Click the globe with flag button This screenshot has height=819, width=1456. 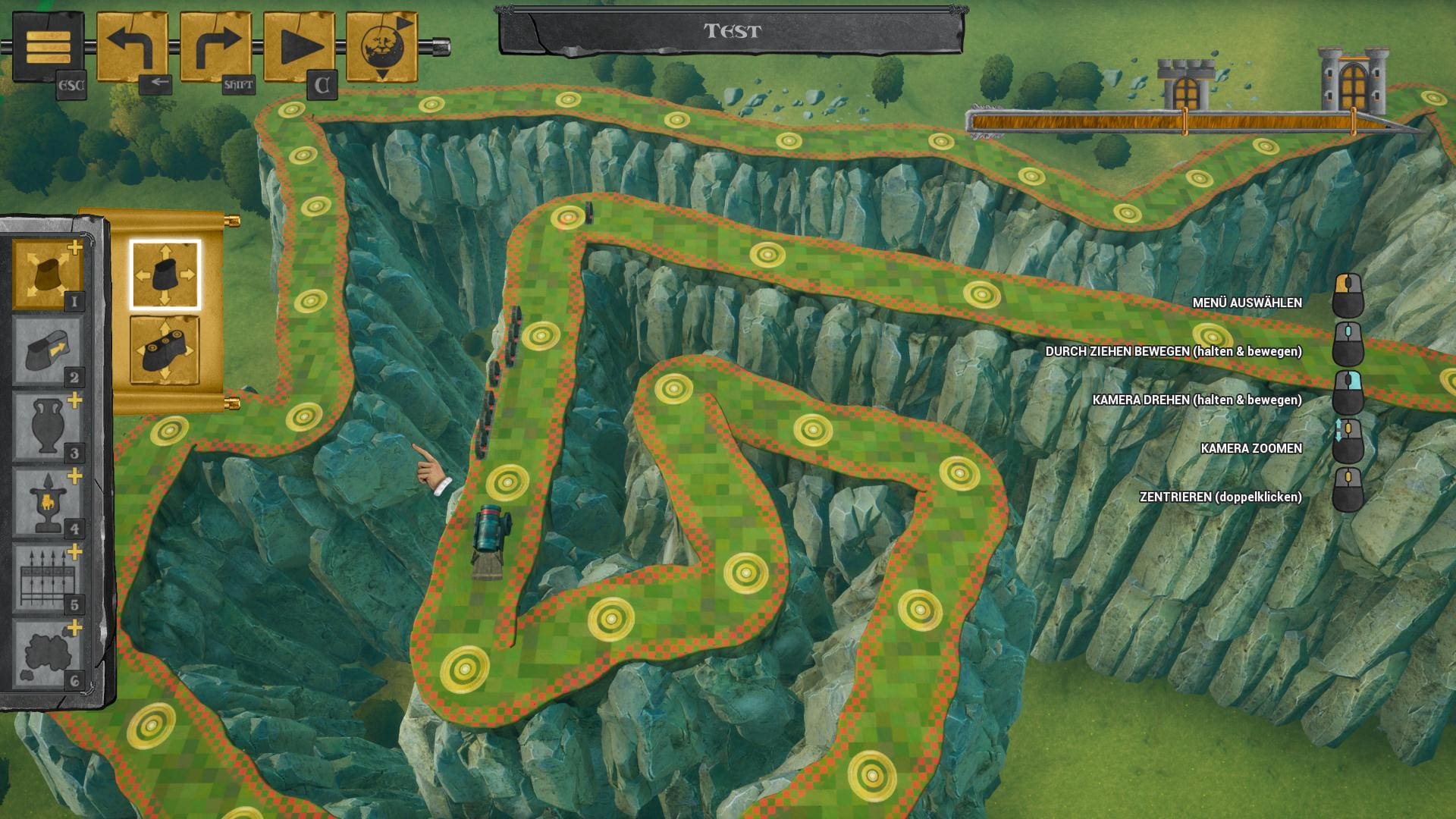click(382, 47)
